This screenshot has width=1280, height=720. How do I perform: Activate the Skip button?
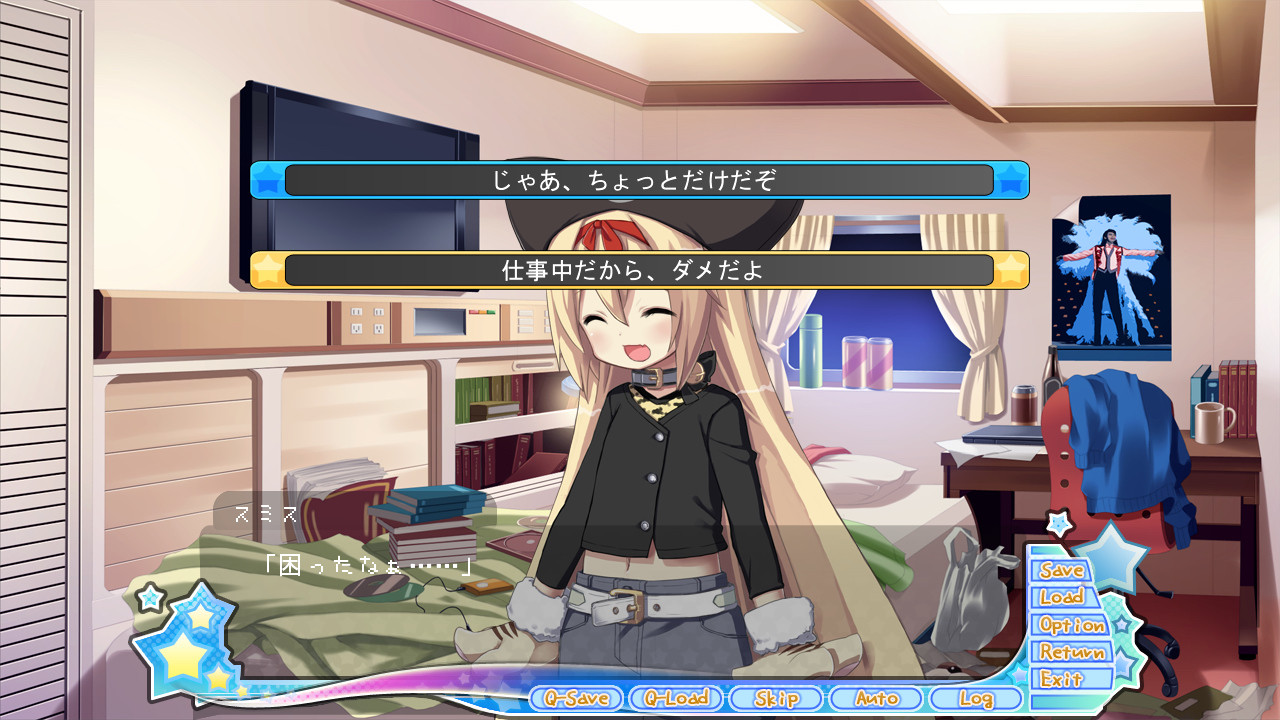(x=776, y=698)
